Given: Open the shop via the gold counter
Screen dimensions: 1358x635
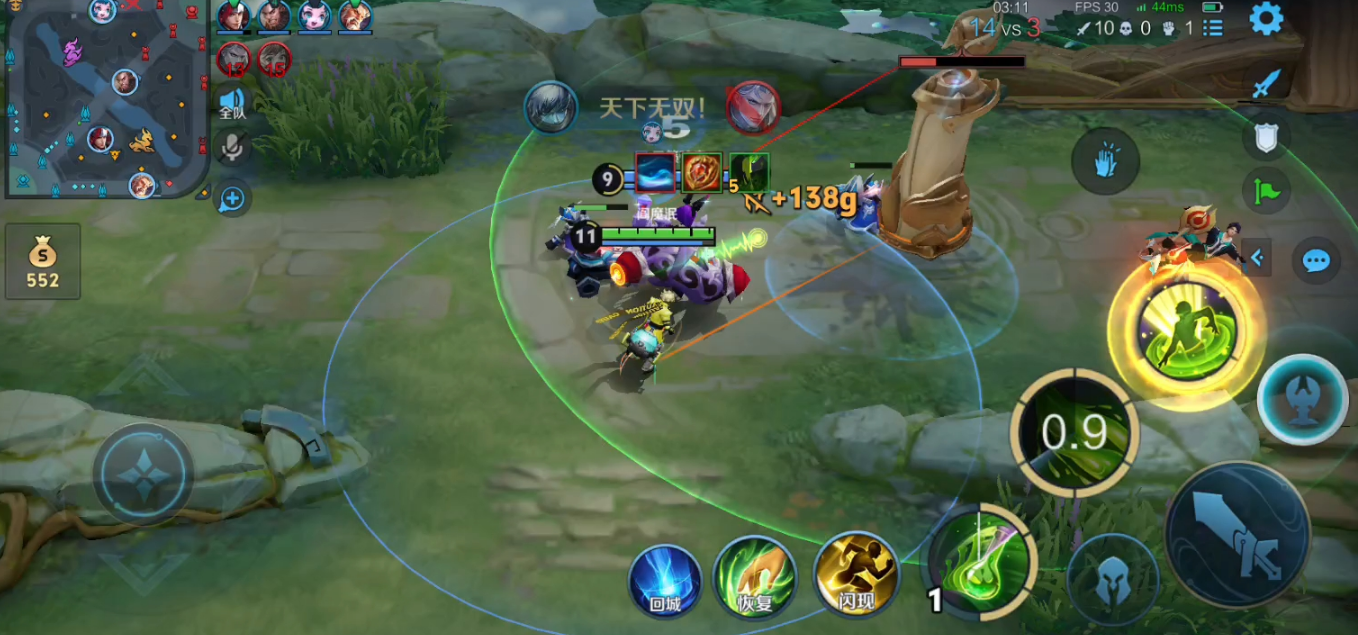Looking at the screenshot, I should click(x=43, y=262).
